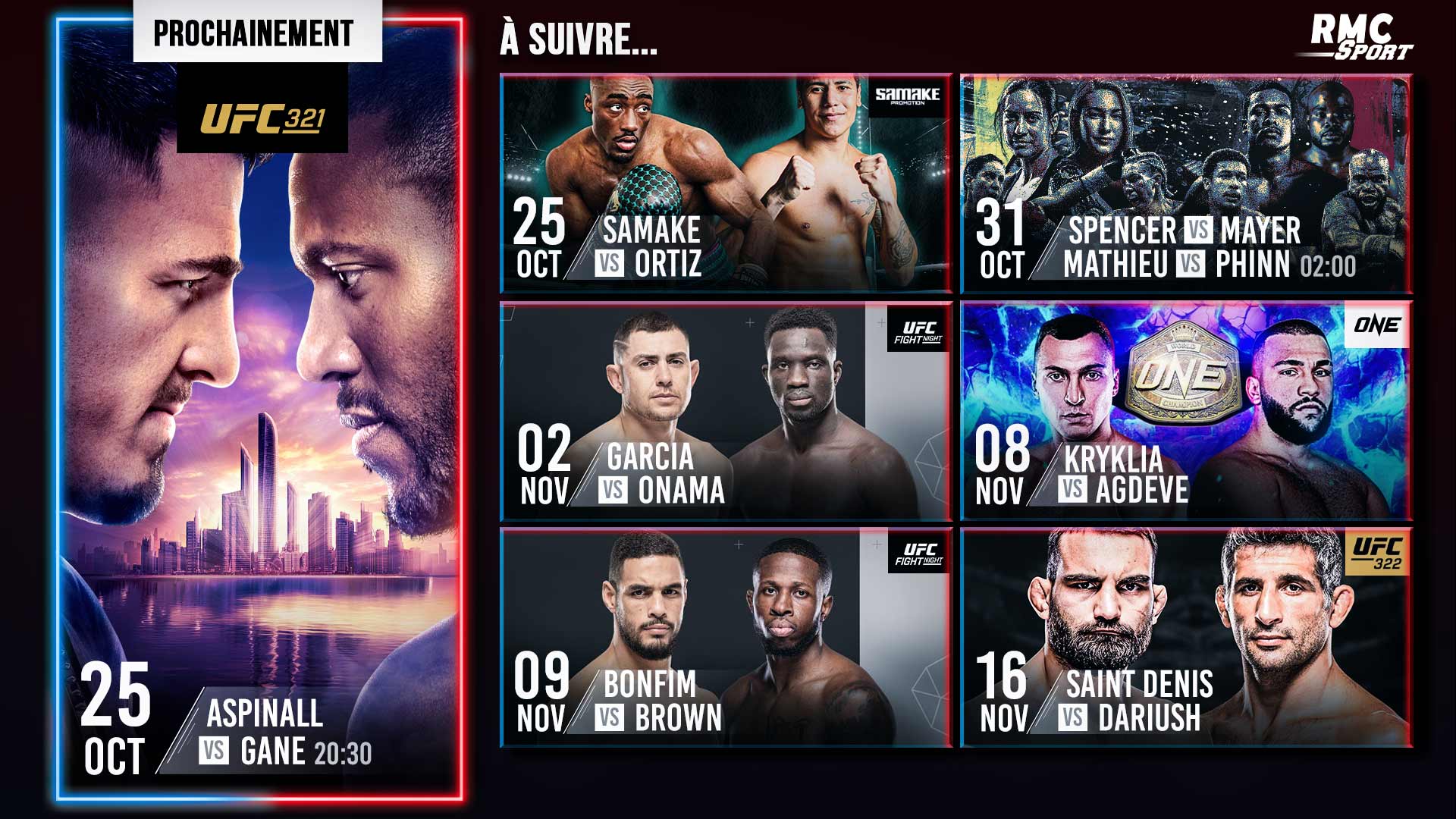Viewport: 1456px width, 819px height.
Task: Choose the Spencer vs Mayer event tile
Action: click(x=1186, y=184)
